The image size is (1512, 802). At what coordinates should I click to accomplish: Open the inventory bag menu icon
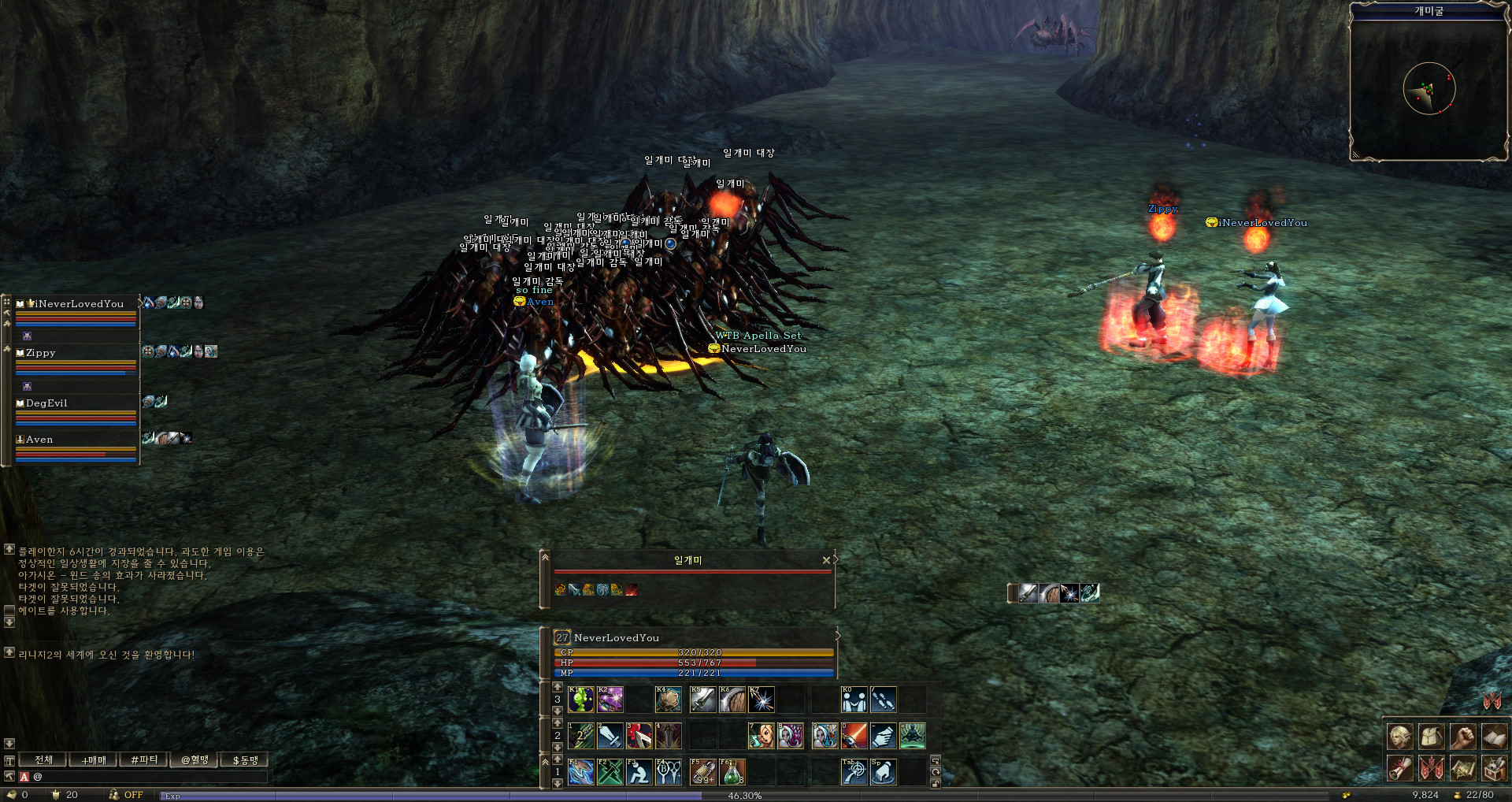pos(1431,737)
